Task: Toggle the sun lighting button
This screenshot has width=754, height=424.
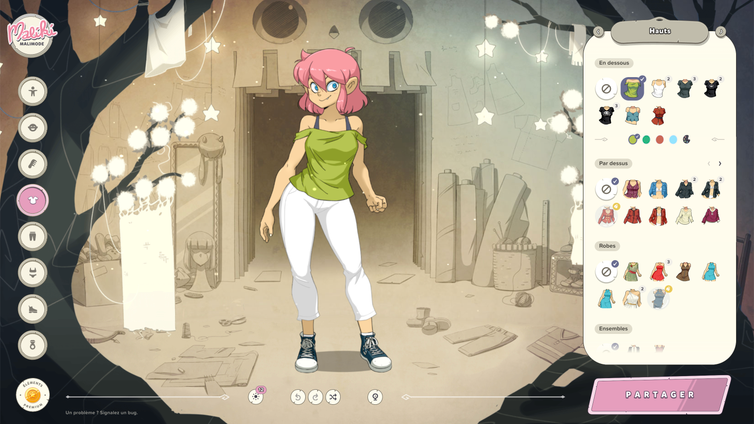Action: pos(256,397)
